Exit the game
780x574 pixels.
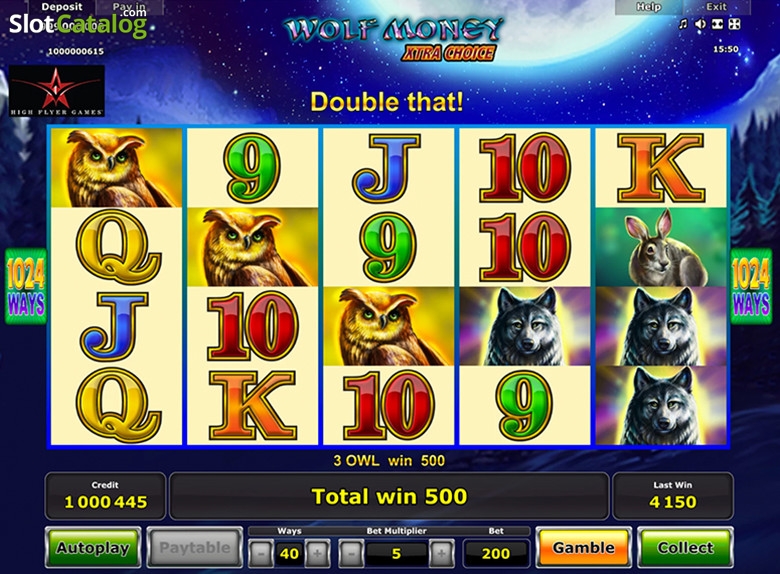[715, 7]
